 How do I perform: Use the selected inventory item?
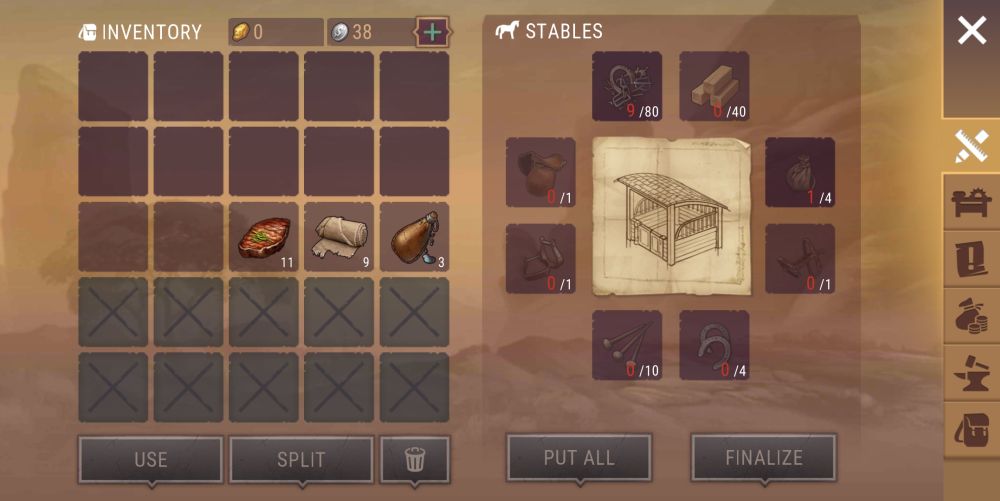point(150,460)
